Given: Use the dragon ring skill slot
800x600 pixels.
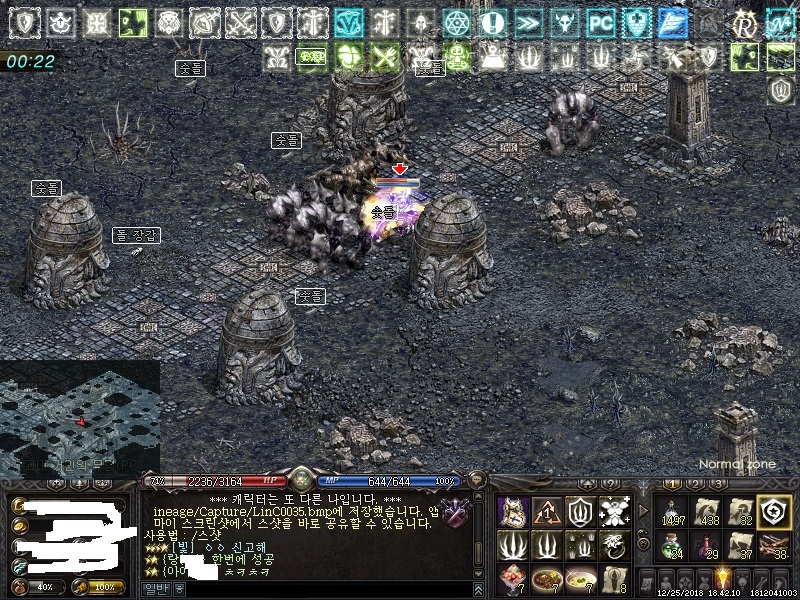Looking at the screenshot, I should 613,546.
